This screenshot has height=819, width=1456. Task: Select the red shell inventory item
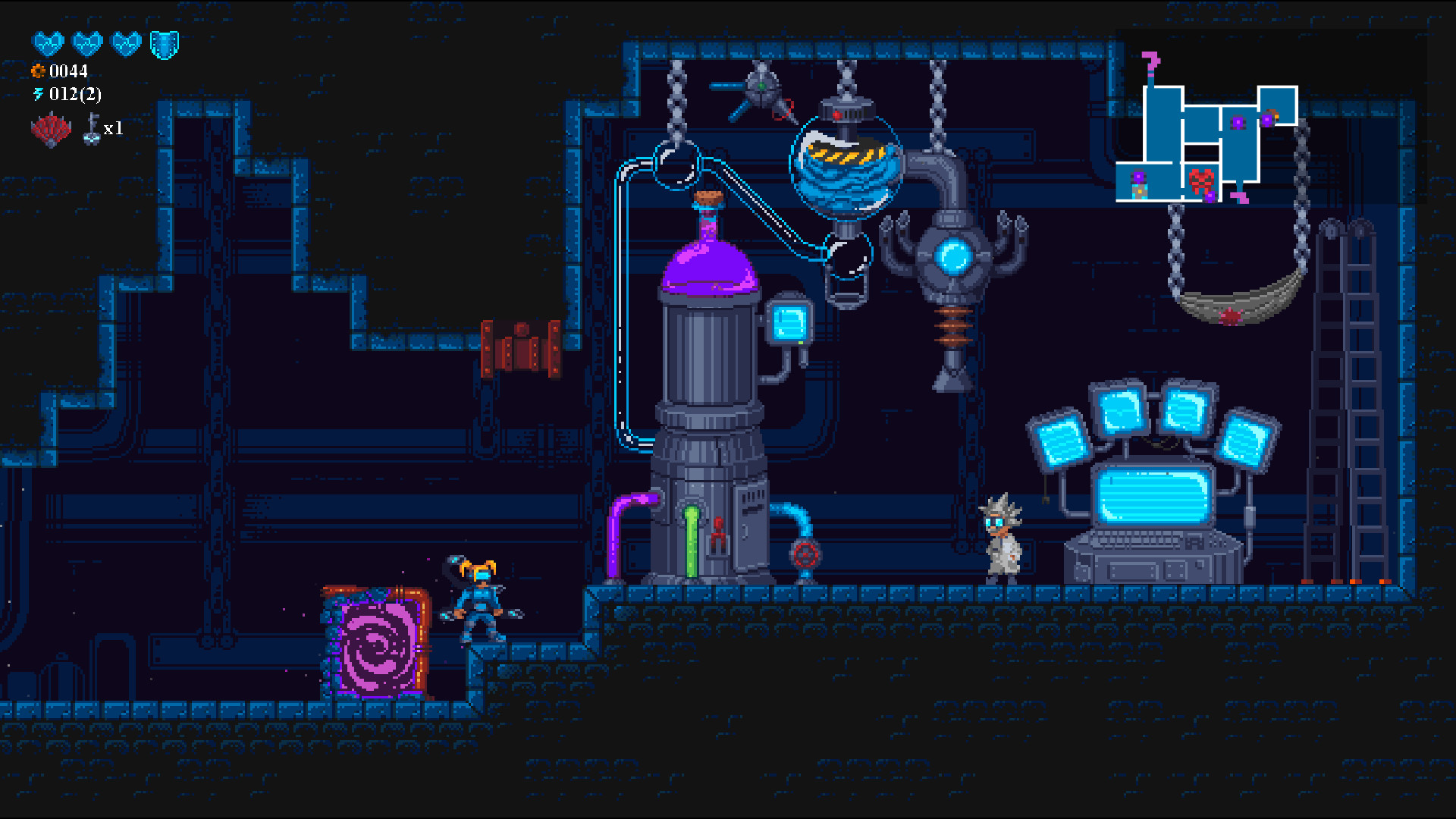pyautogui.click(x=50, y=129)
